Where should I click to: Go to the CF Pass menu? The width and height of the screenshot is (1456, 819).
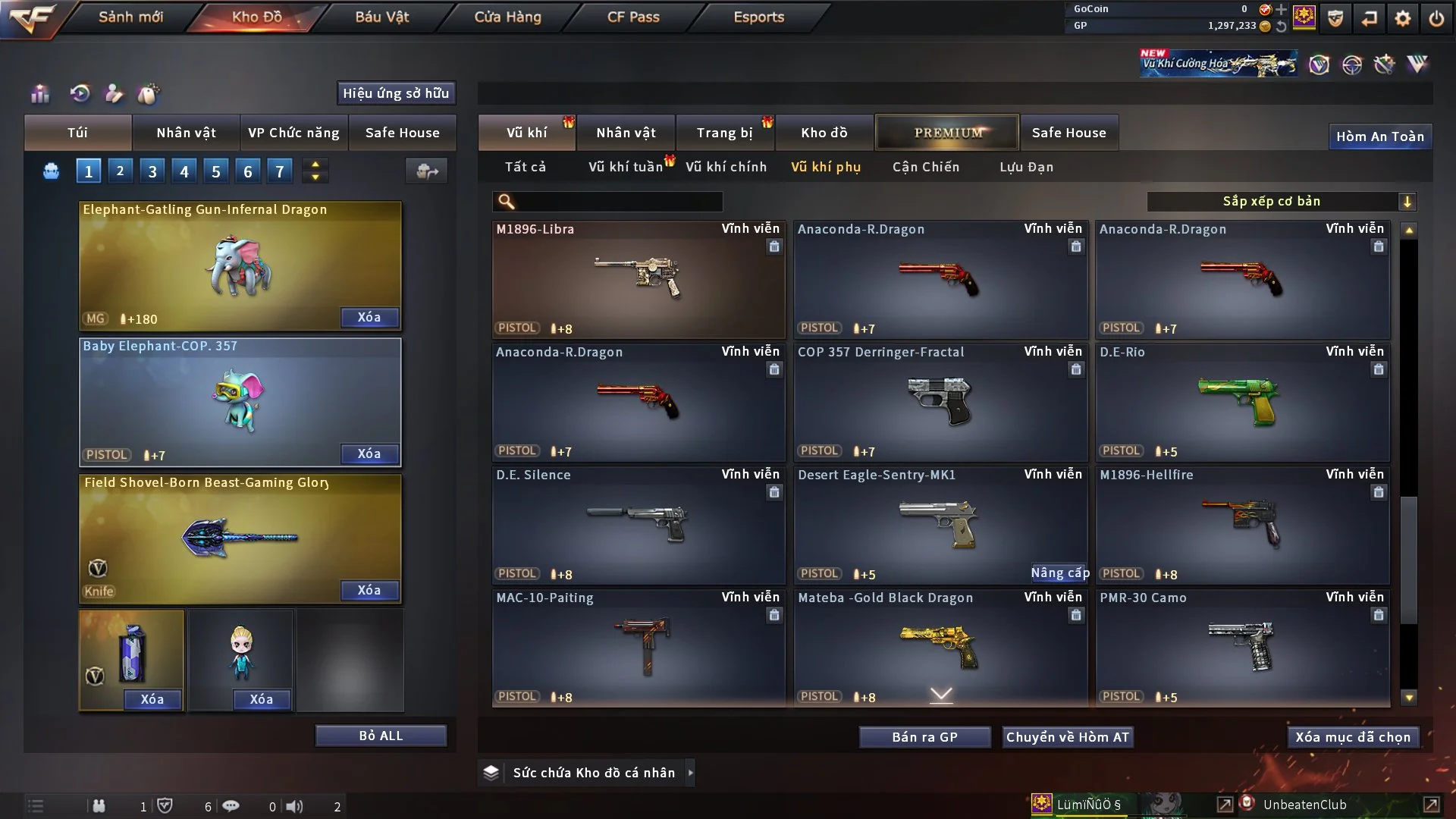pyautogui.click(x=633, y=17)
